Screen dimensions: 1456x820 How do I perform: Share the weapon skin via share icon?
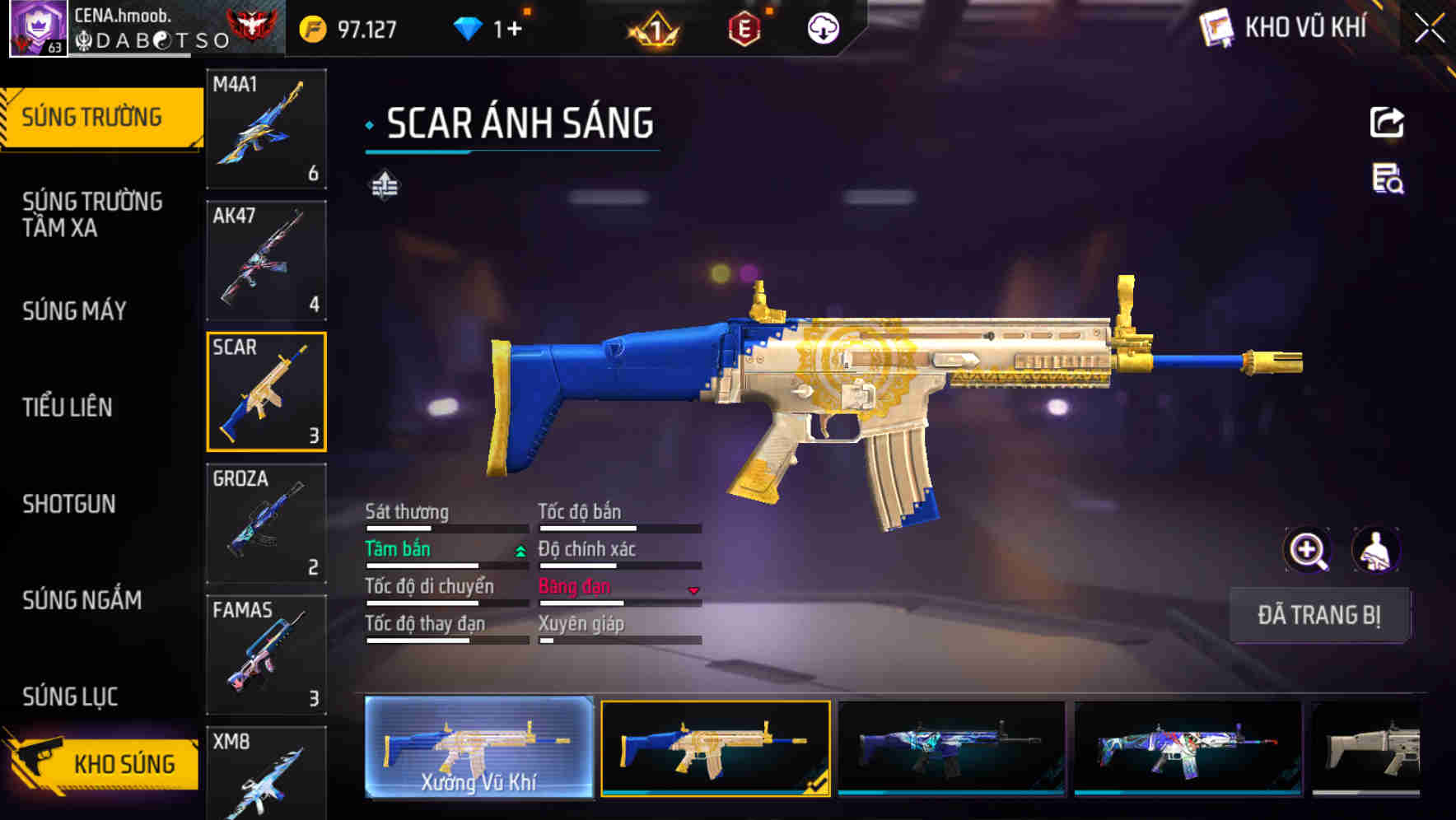click(1387, 123)
